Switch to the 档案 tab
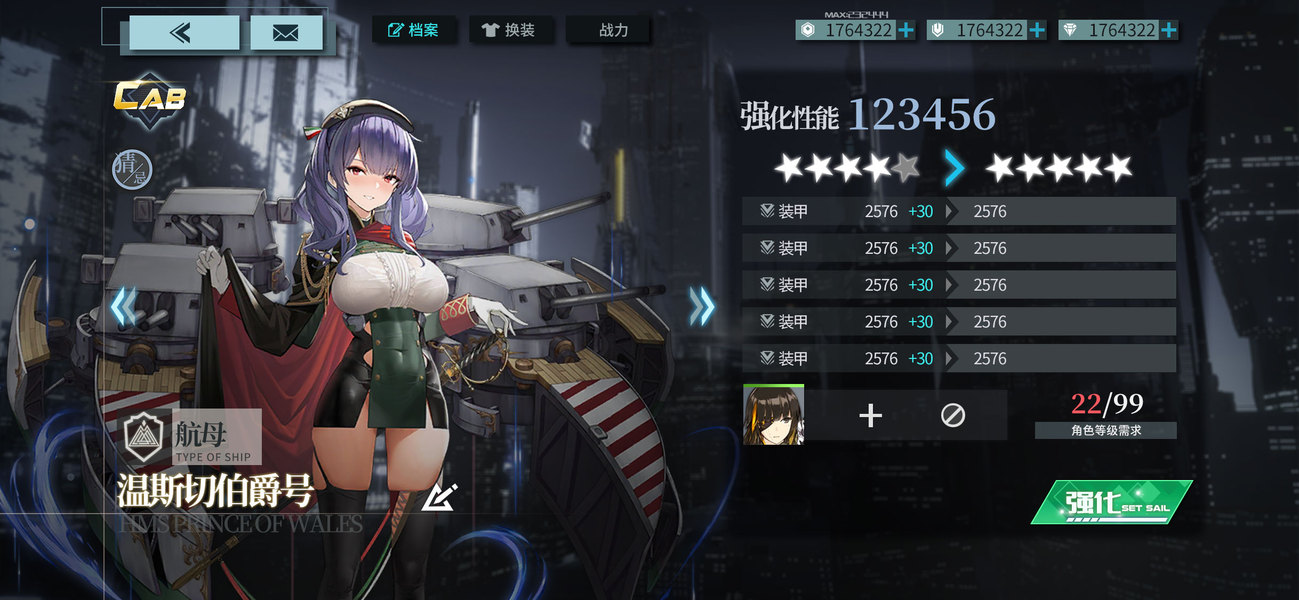 [414, 30]
